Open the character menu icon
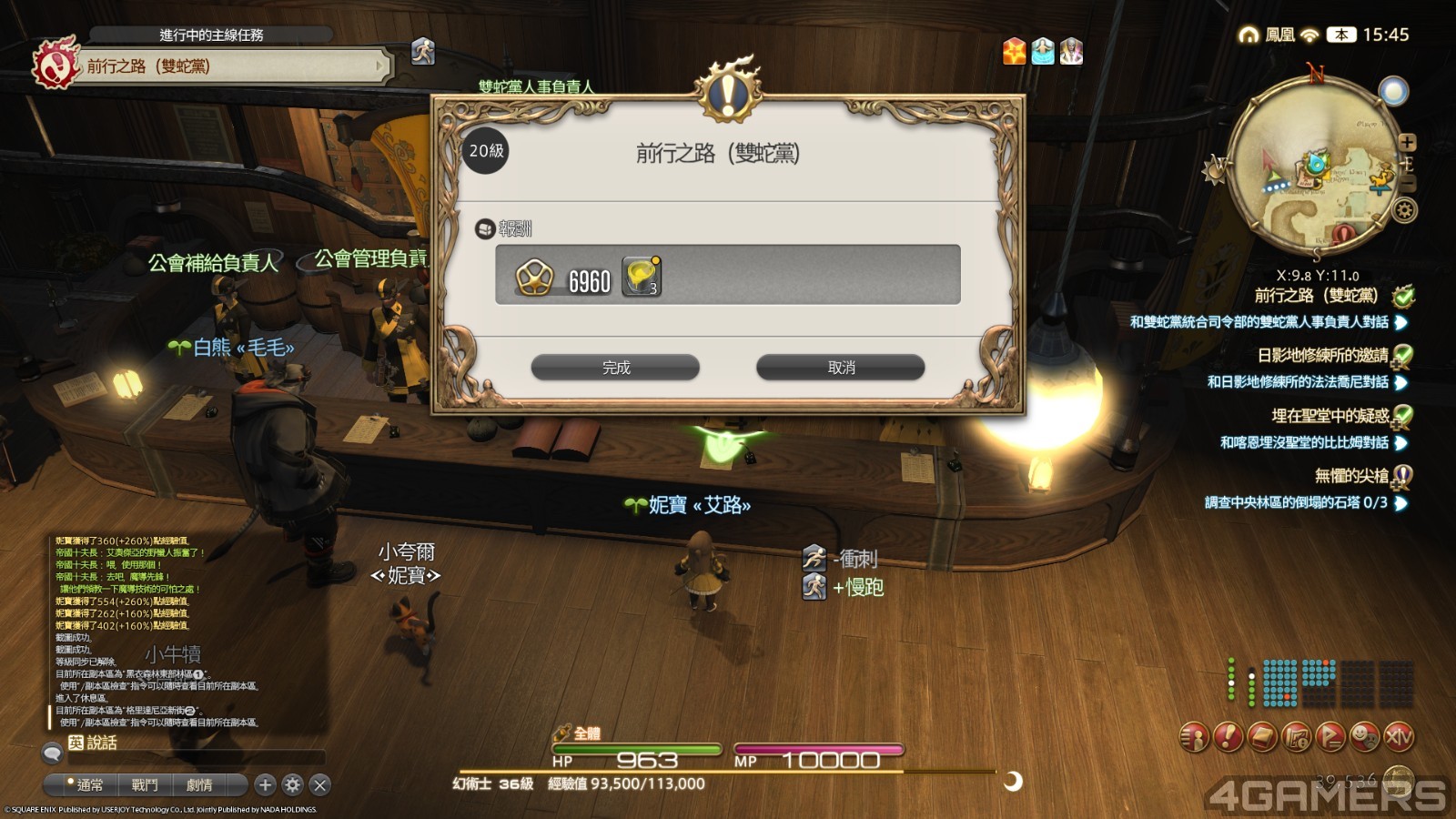This screenshot has height=819, width=1456. [1193, 737]
